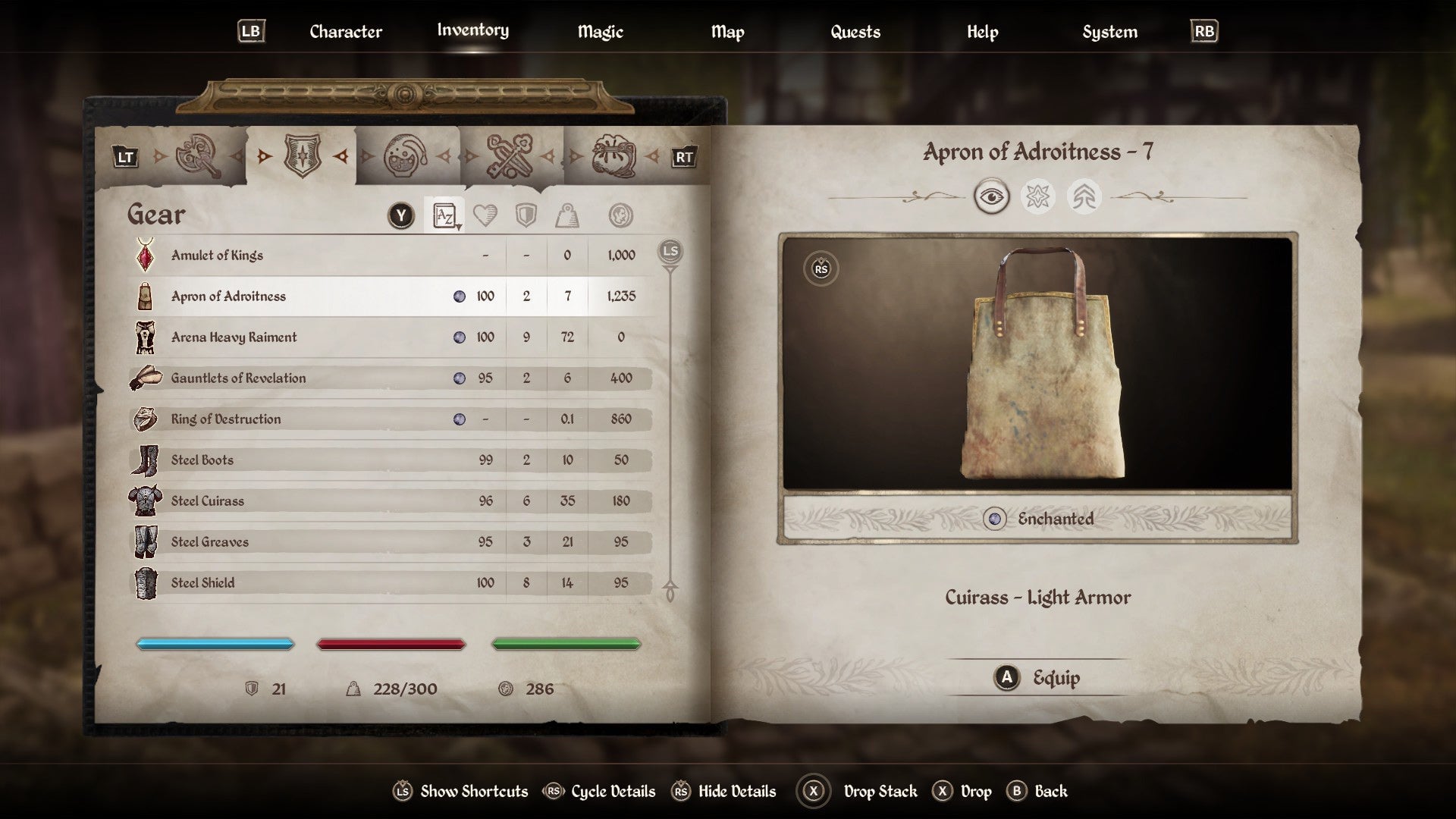
Task: Select the Steel Cuirass inventory entry
Action: point(326,500)
